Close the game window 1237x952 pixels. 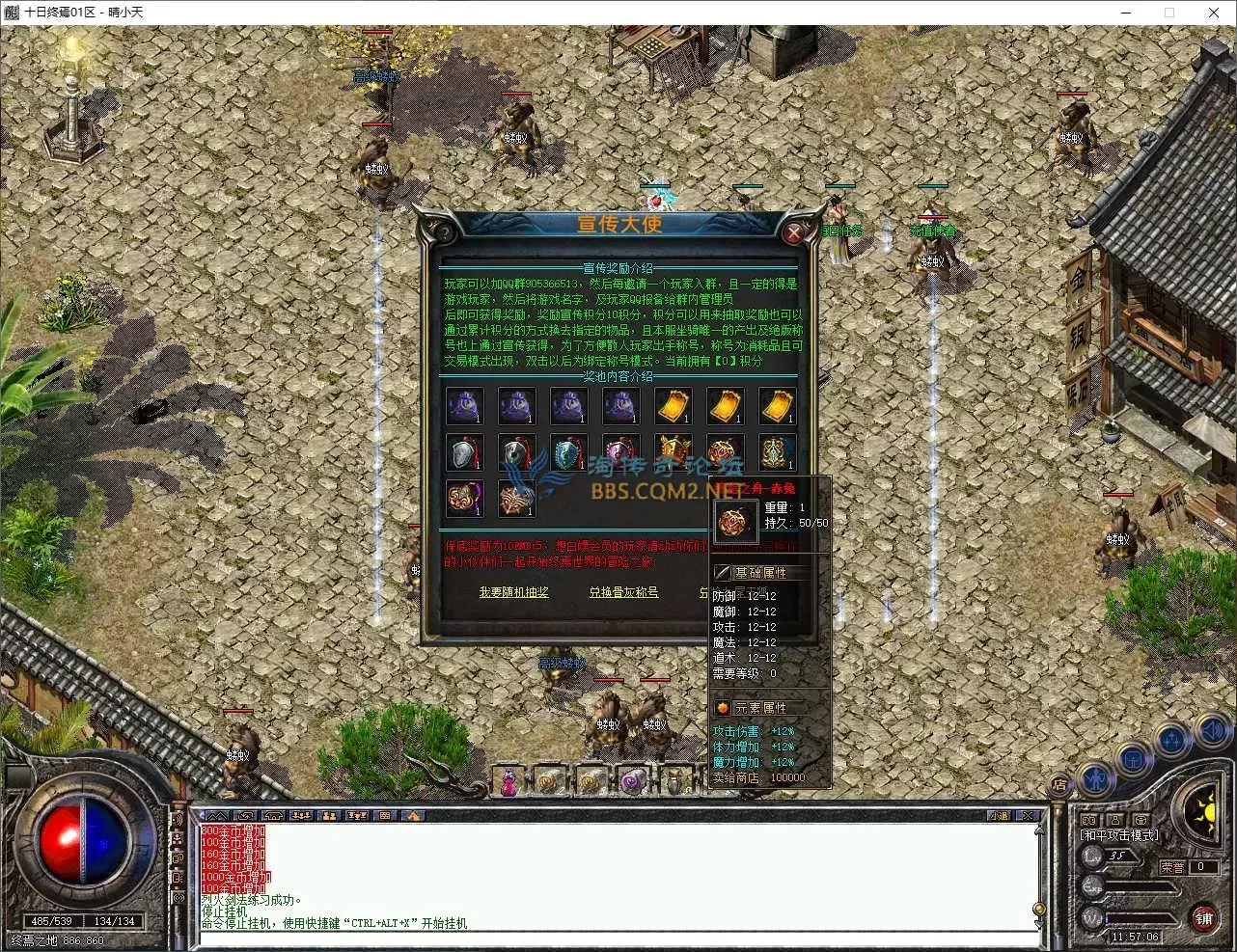[1214, 13]
